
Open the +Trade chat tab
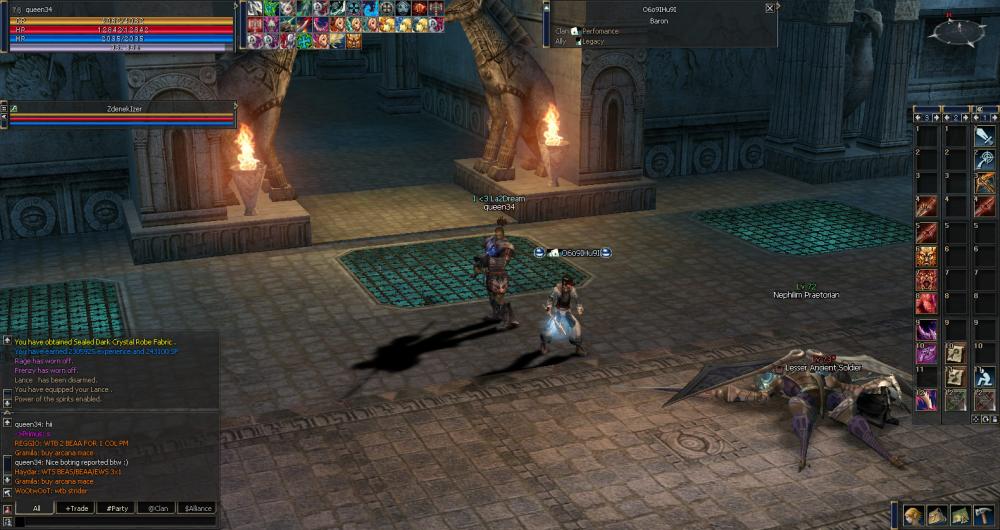[x=76, y=508]
